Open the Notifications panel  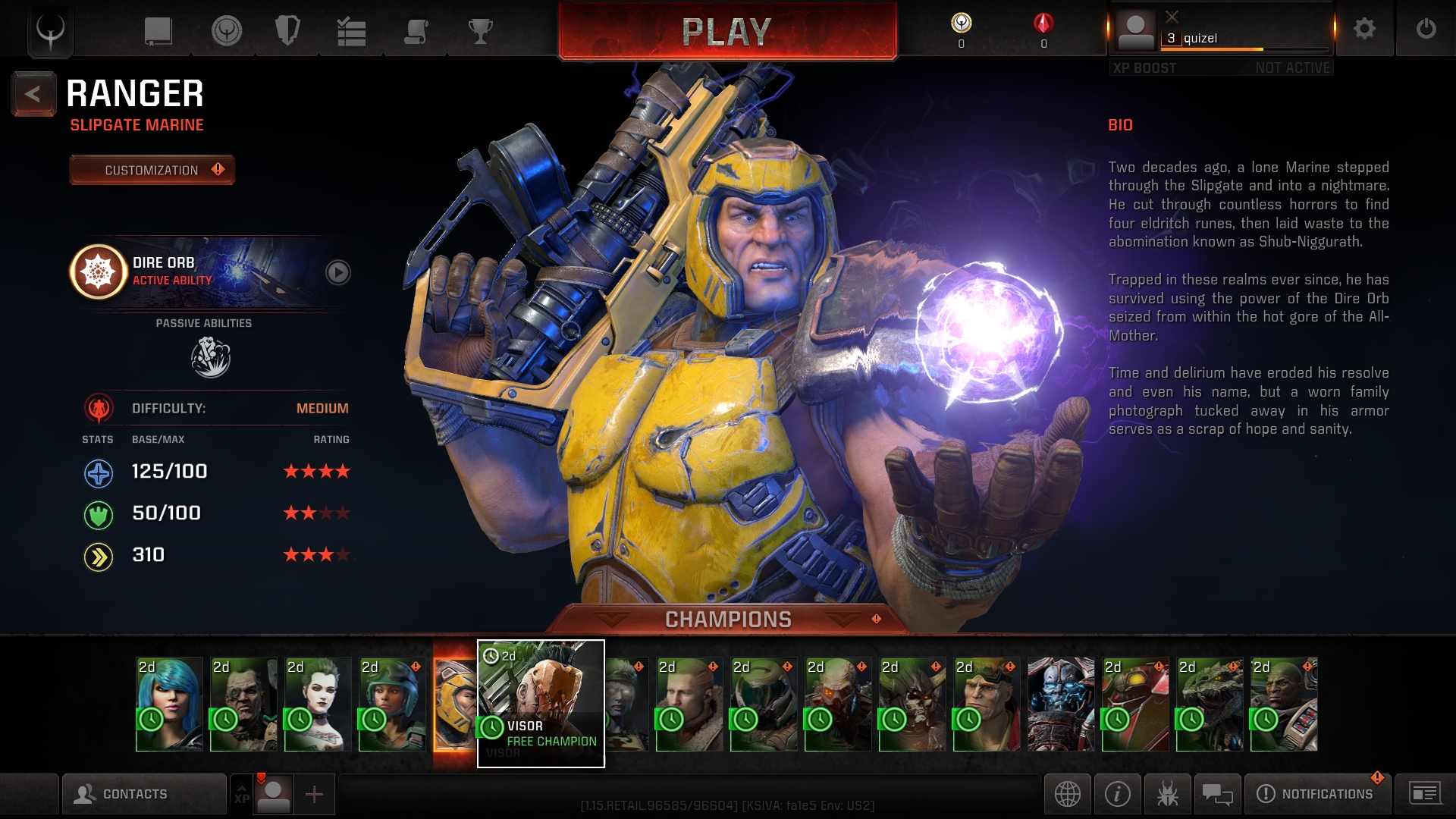1317,794
